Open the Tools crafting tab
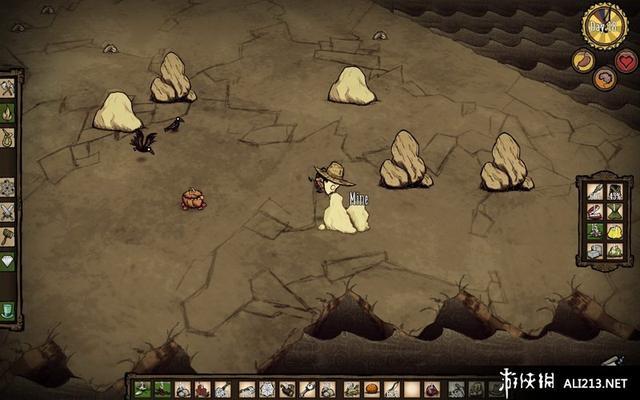 7,88
